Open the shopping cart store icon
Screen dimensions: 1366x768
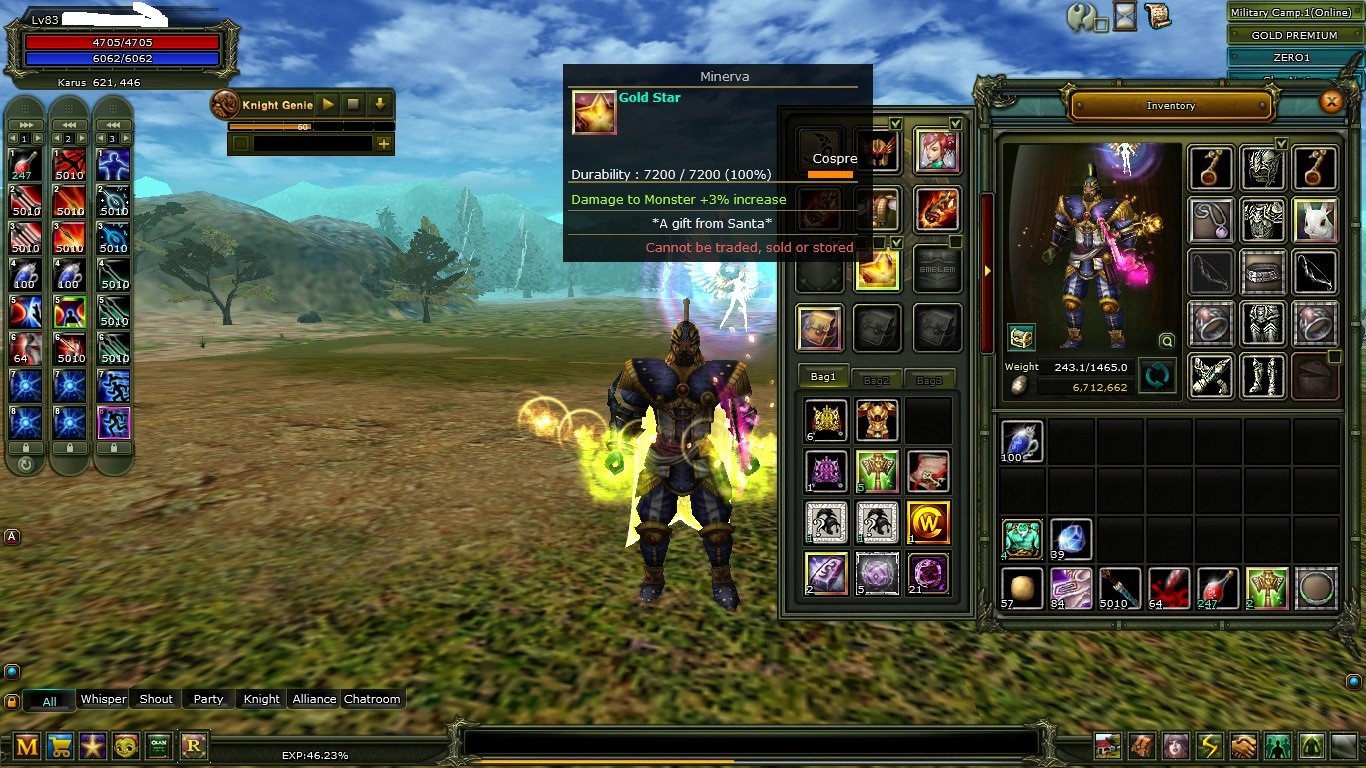point(60,746)
